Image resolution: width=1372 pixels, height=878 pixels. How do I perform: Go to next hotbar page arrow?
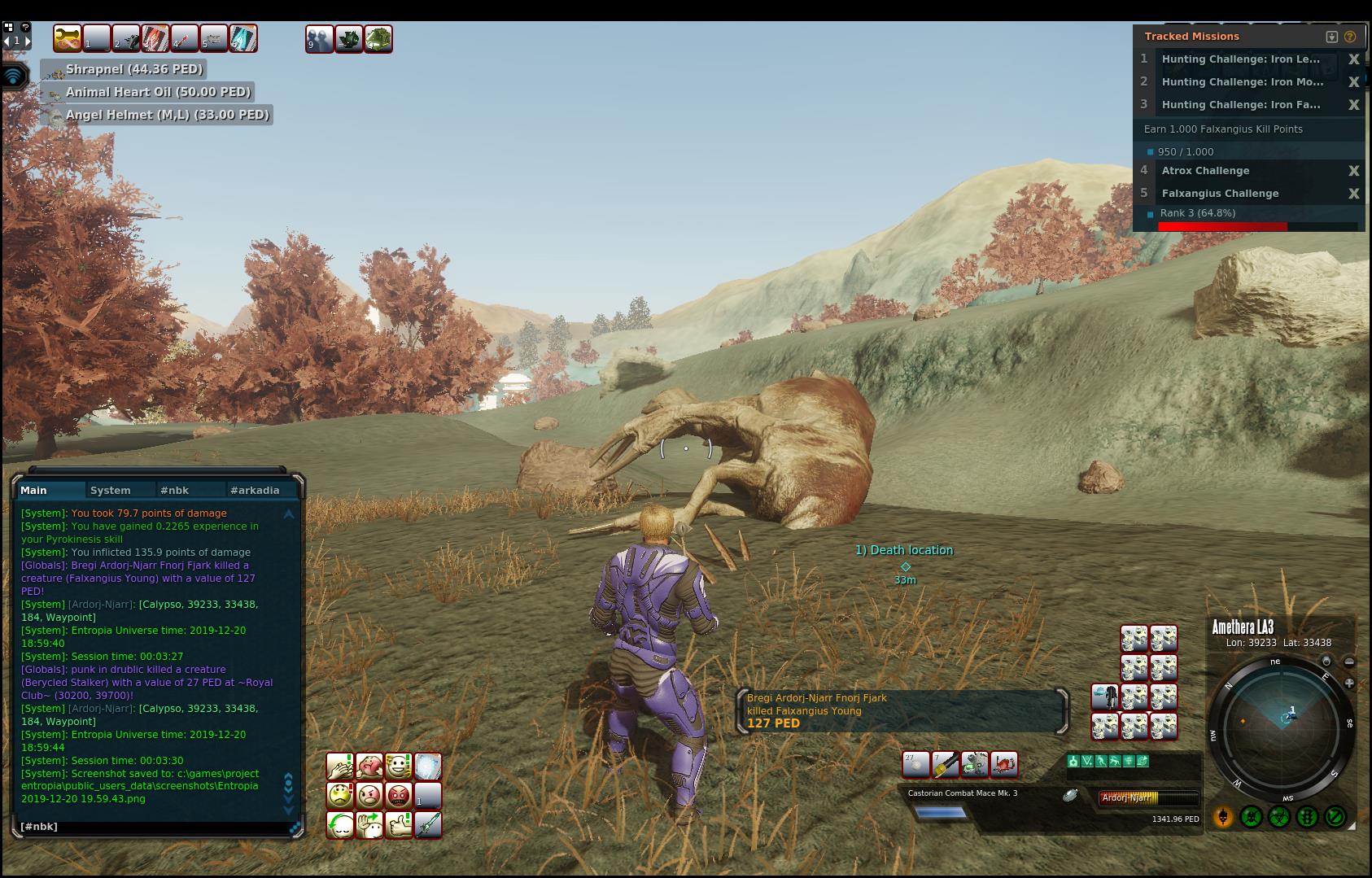pyautogui.click(x=27, y=41)
